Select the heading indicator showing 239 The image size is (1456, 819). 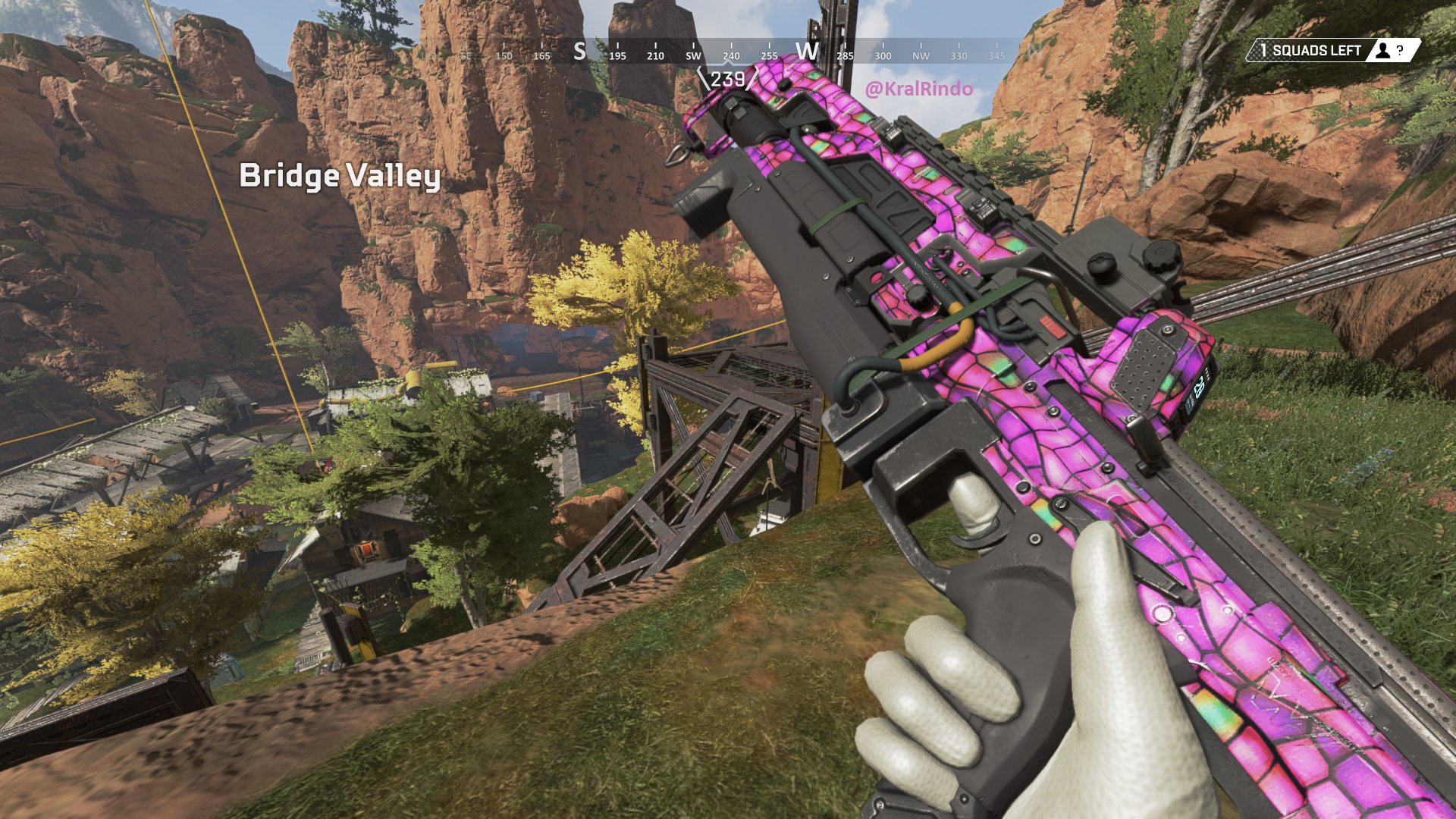pos(729,79)
